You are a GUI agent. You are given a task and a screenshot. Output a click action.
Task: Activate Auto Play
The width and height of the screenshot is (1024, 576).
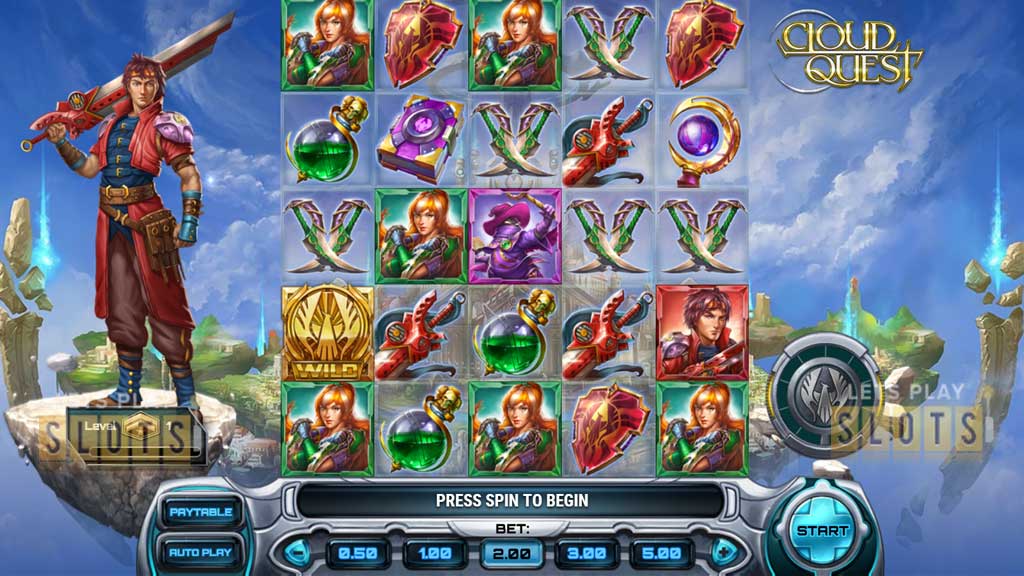tap(200, 551)
